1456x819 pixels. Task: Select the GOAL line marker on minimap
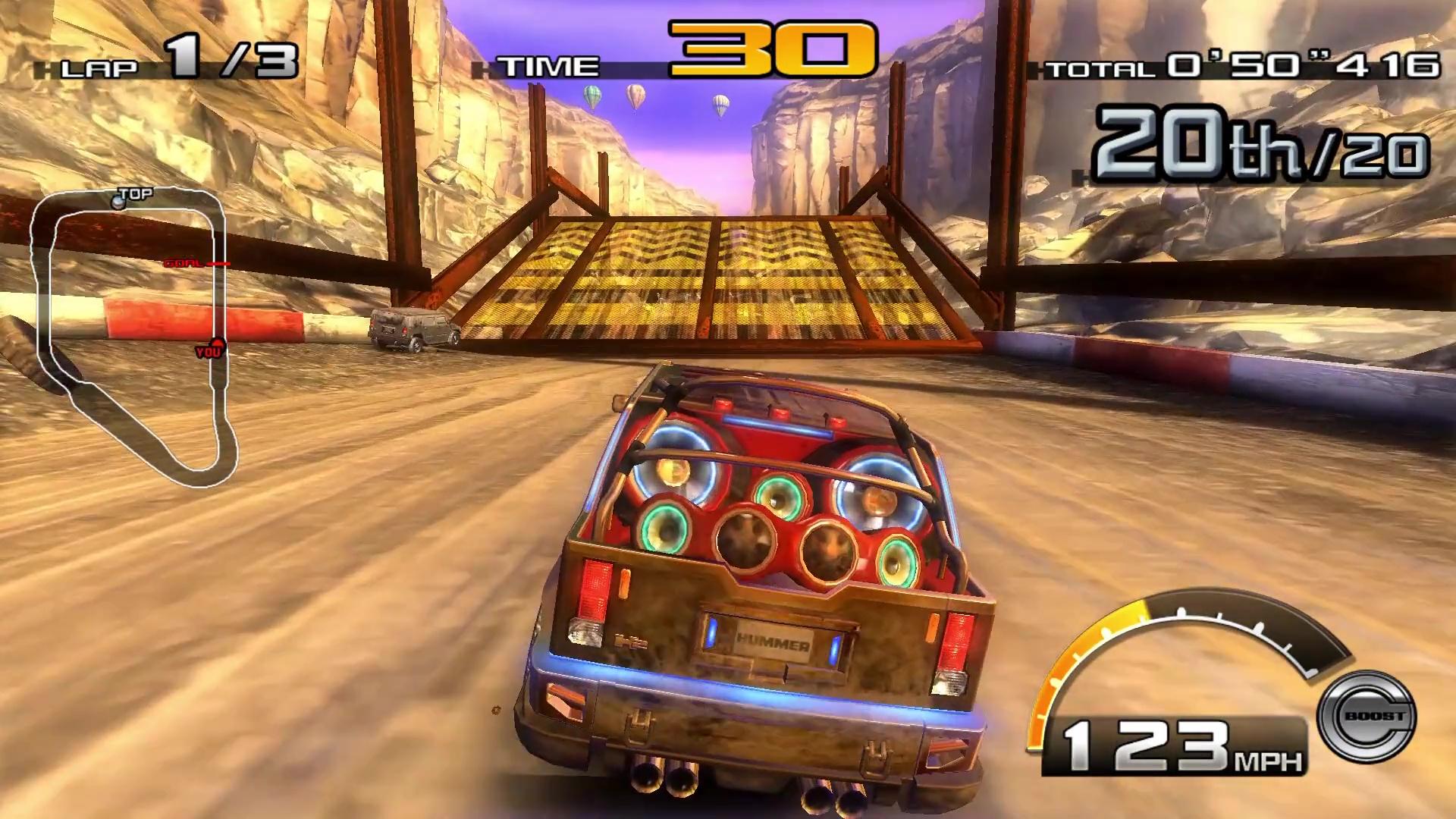tap(186, 264)
